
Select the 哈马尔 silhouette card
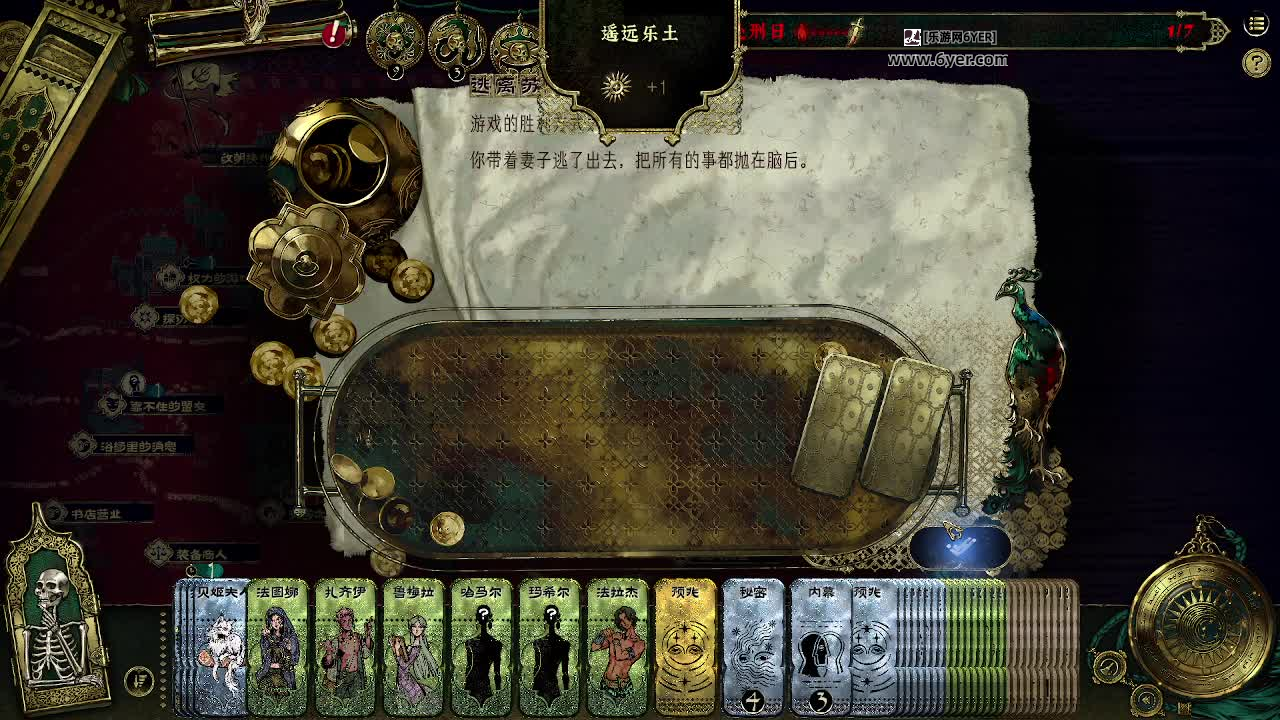click(482, 647)
